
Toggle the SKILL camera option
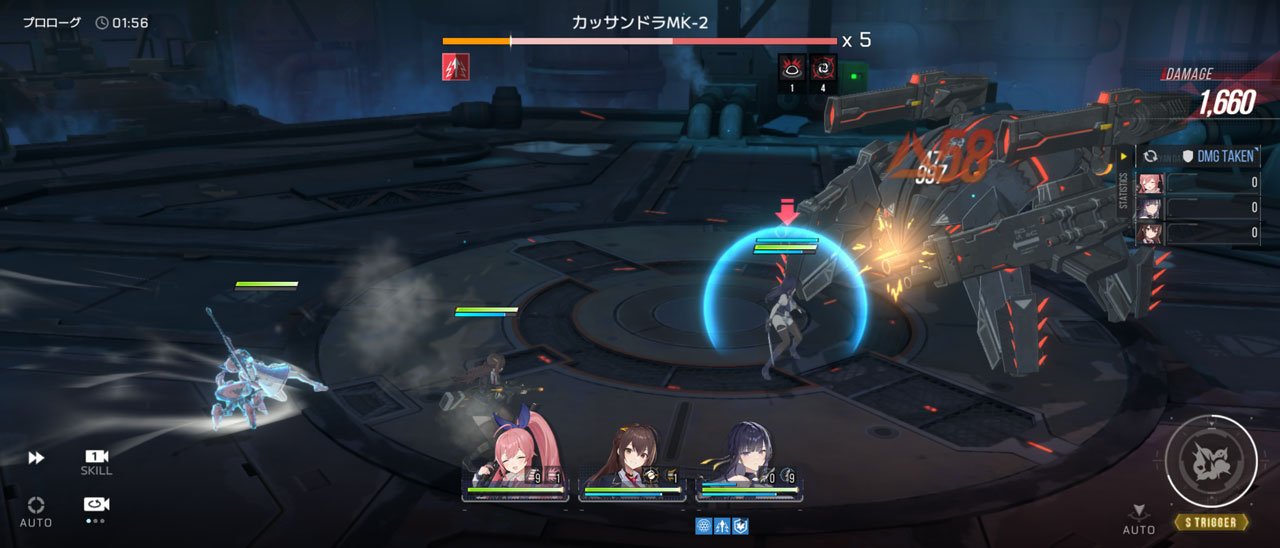click(96, 461)
